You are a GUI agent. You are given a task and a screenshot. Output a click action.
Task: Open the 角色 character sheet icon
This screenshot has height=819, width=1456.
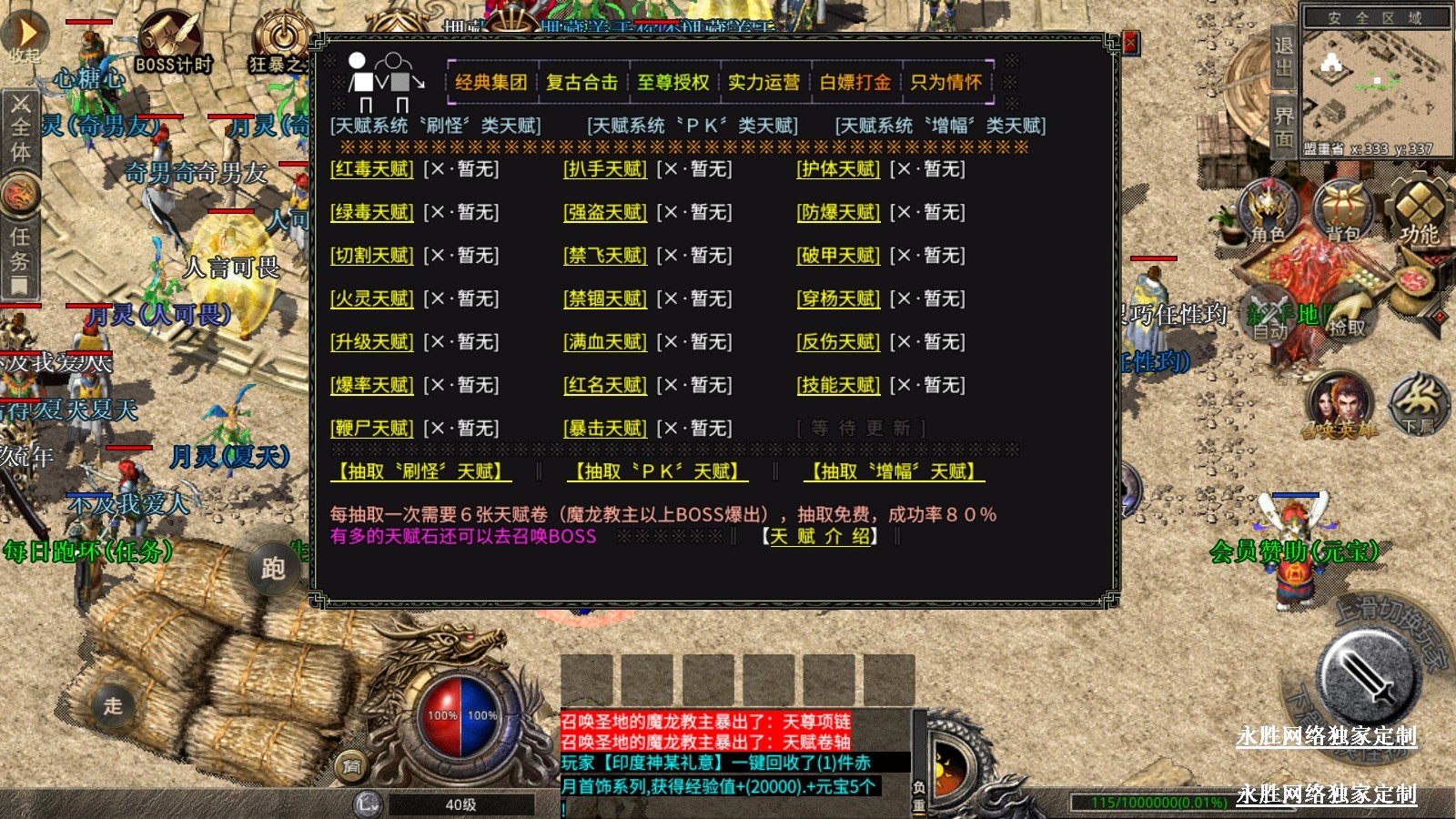(x=1268, y=211)
